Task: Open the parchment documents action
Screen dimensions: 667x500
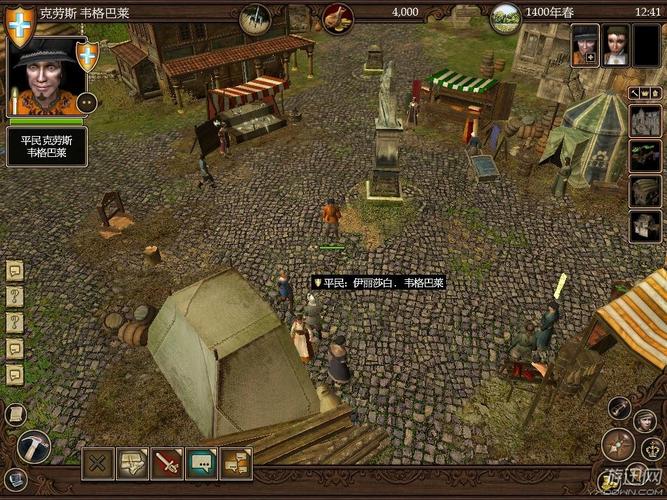Action: (x=132, y=462)
